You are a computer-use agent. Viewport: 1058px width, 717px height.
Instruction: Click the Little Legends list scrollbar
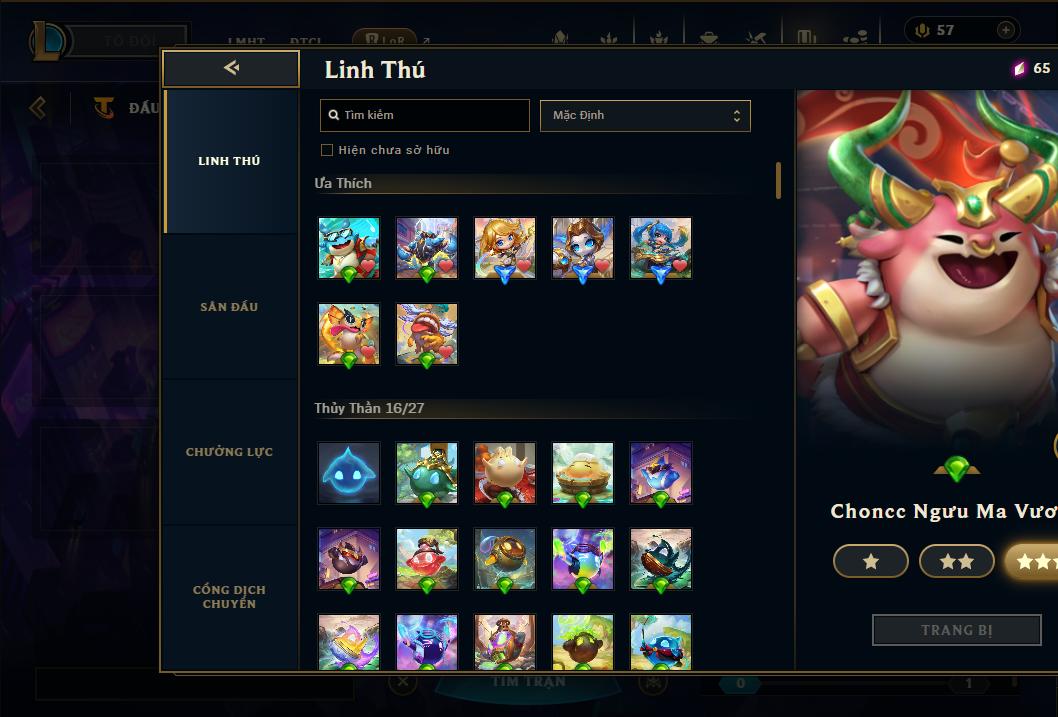click(778, 181)
